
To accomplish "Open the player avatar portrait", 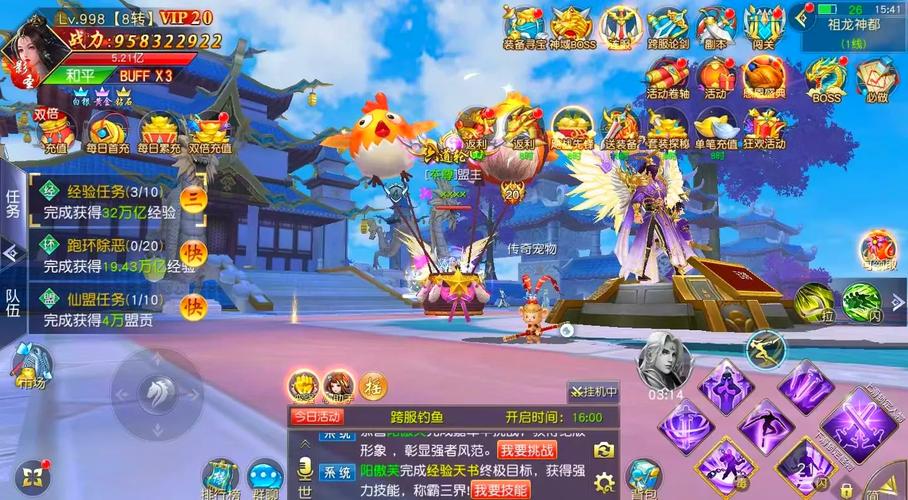I will point(27,48).
